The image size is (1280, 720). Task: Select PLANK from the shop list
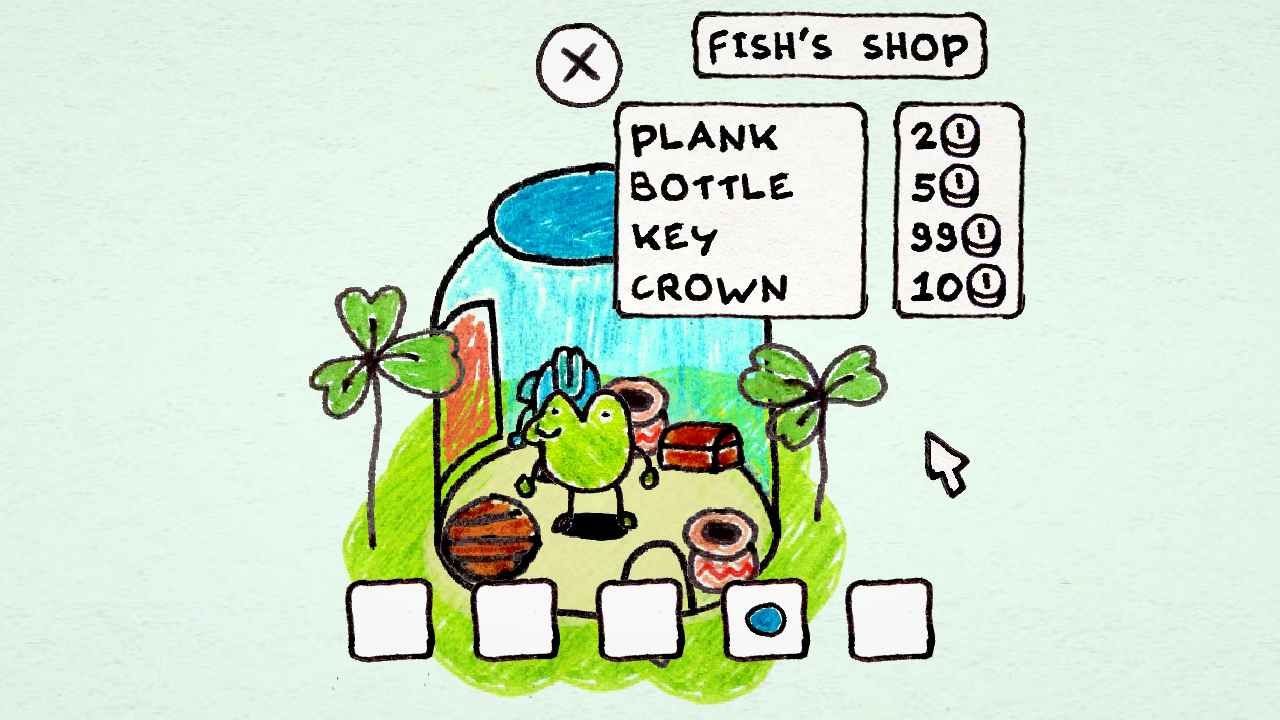(706, 138)
